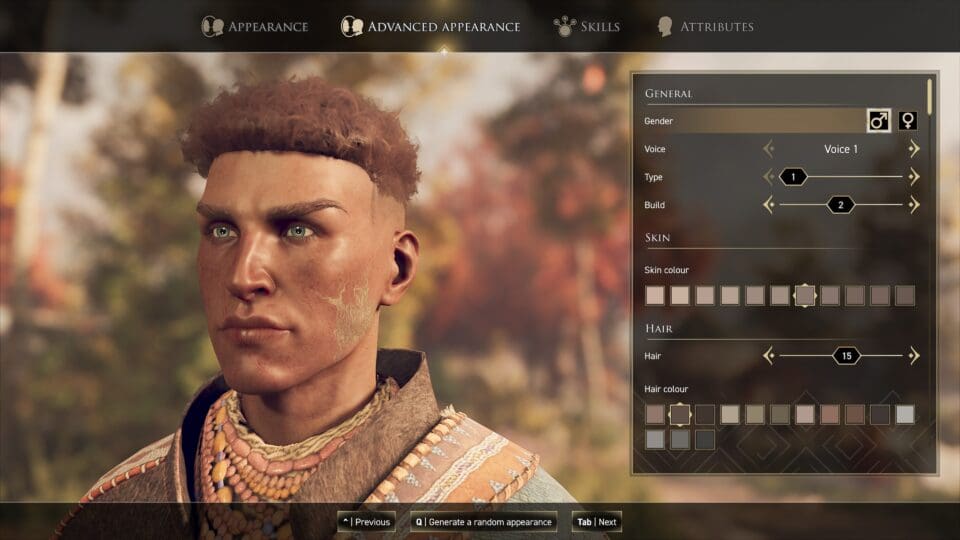Screen dimensions: 960x540
Task: Choose the light grey hair colour swatch
Action: (x=905, y=414)
